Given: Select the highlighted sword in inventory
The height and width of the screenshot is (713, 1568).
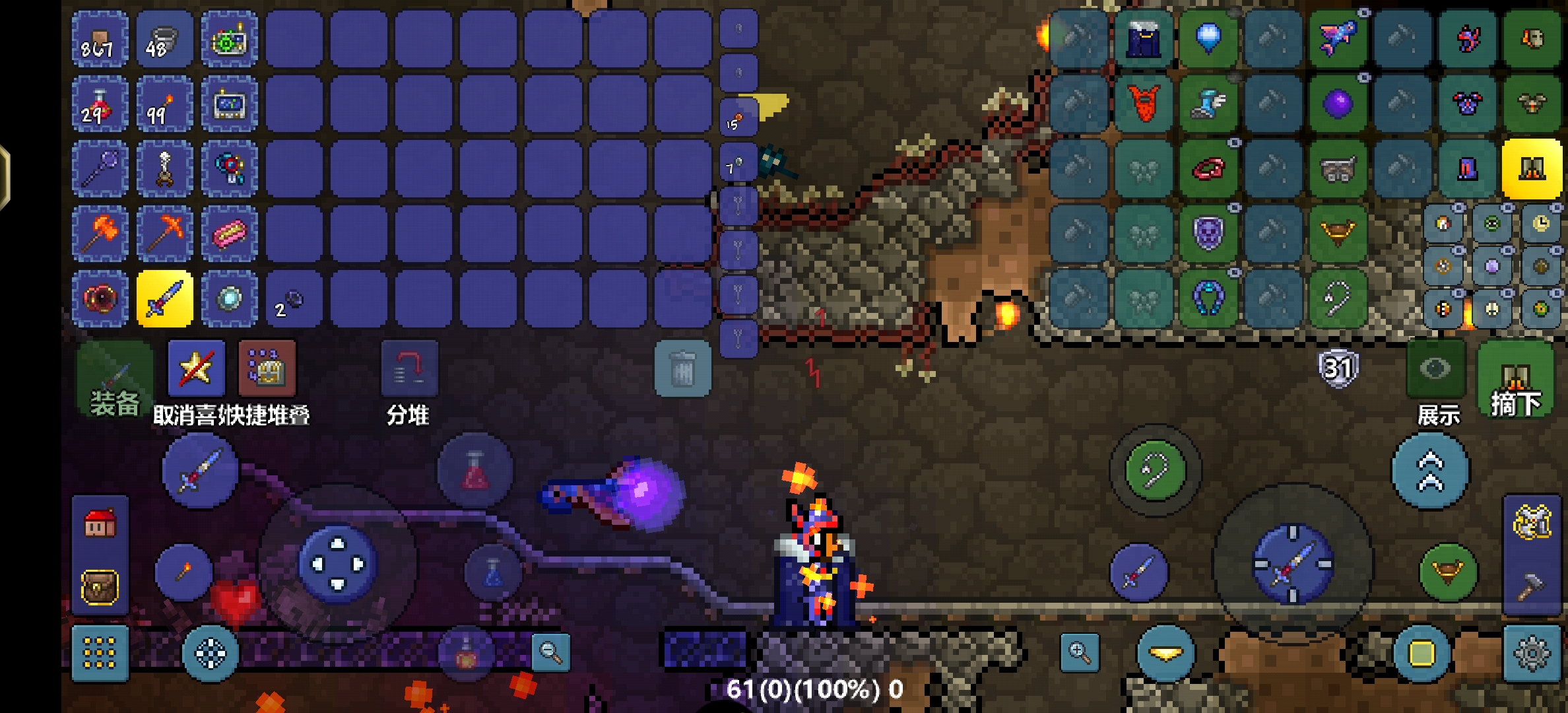Looking at the screenshot, I should (x=164, y=298).
